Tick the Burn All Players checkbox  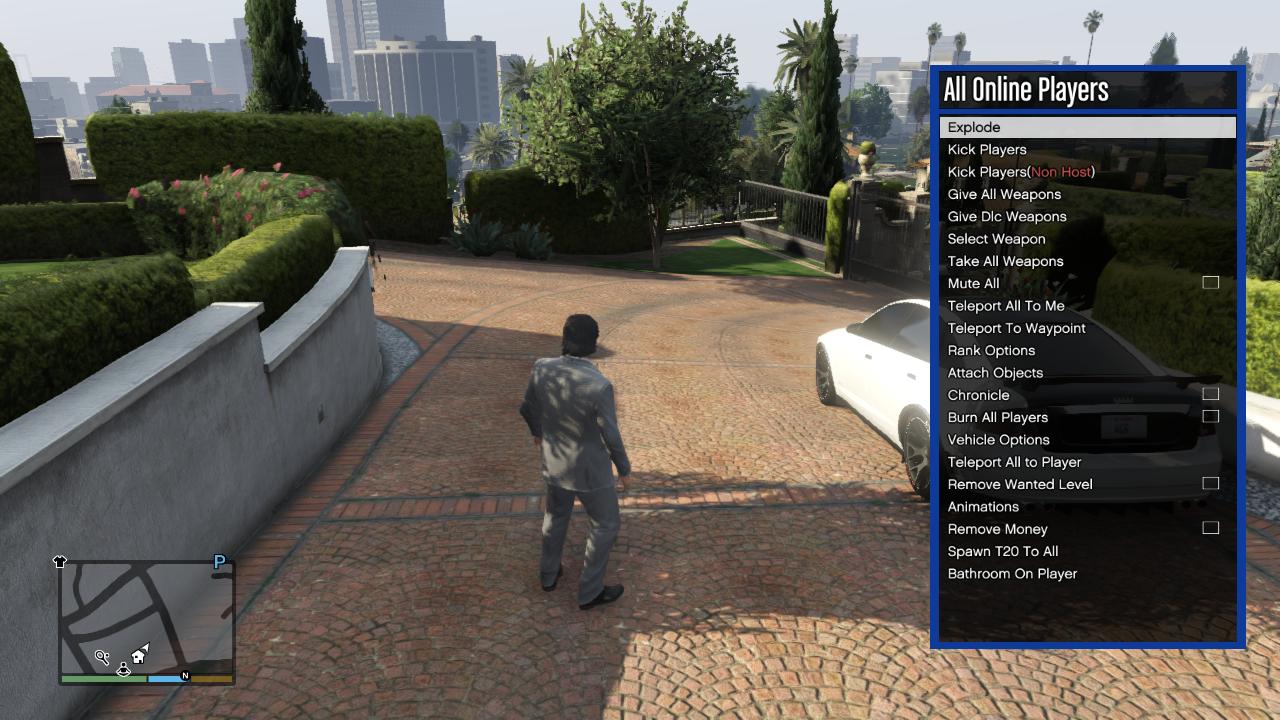tap(1210, 416)
